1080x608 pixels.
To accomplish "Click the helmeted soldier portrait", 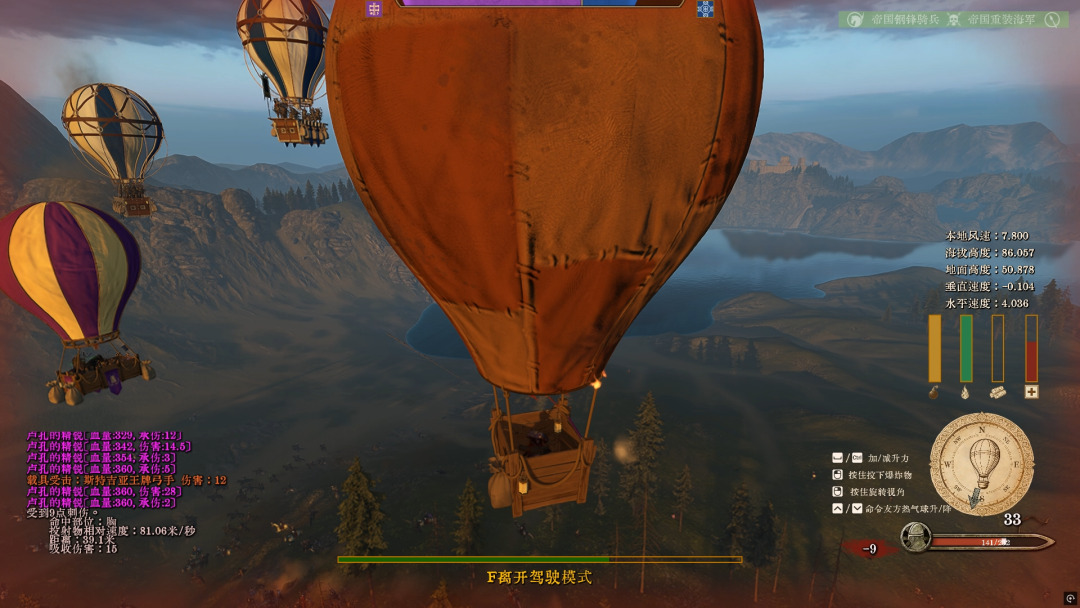I will [915, 539].
